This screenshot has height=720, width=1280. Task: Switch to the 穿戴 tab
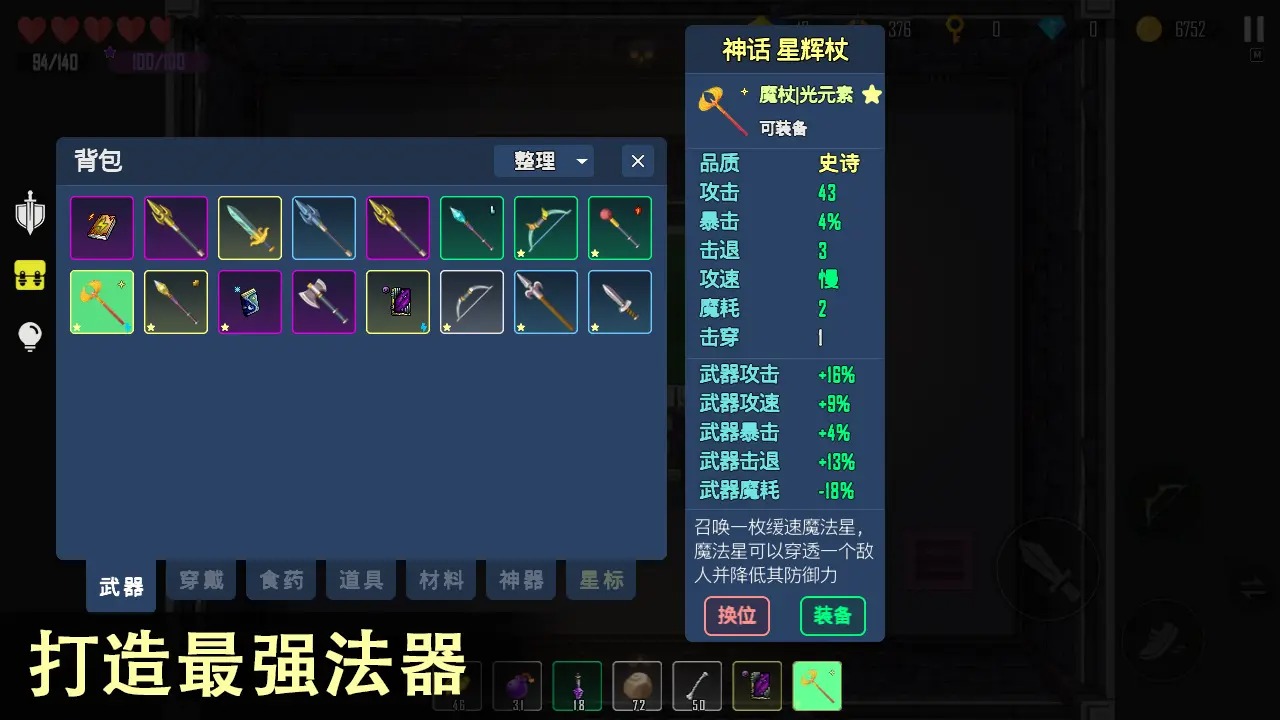[x=200, y=580]
